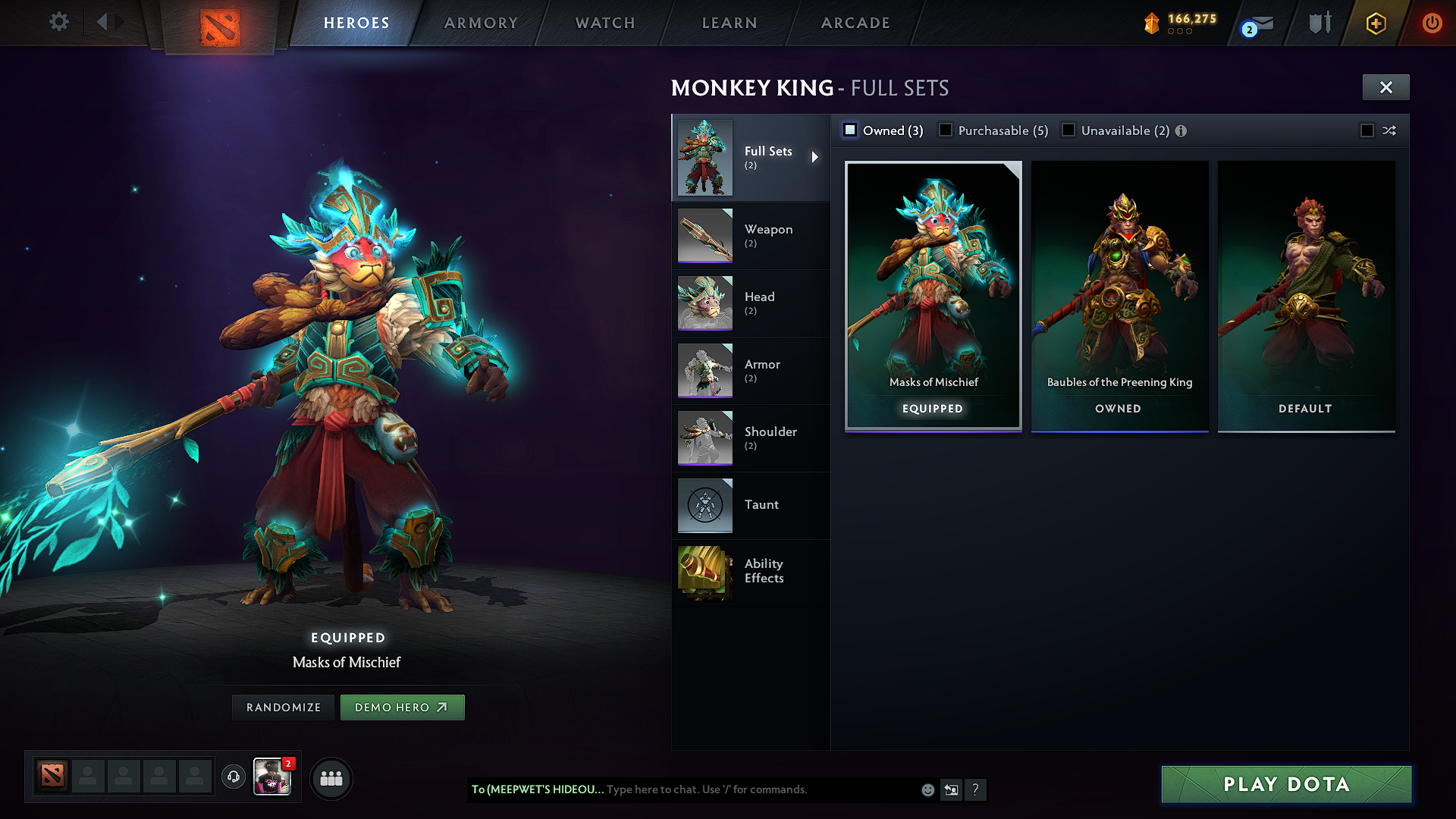This screenshot has height=819, width=1456.
Task: Click the Dota 2 logo icon
Action: [x=218, y=23]
